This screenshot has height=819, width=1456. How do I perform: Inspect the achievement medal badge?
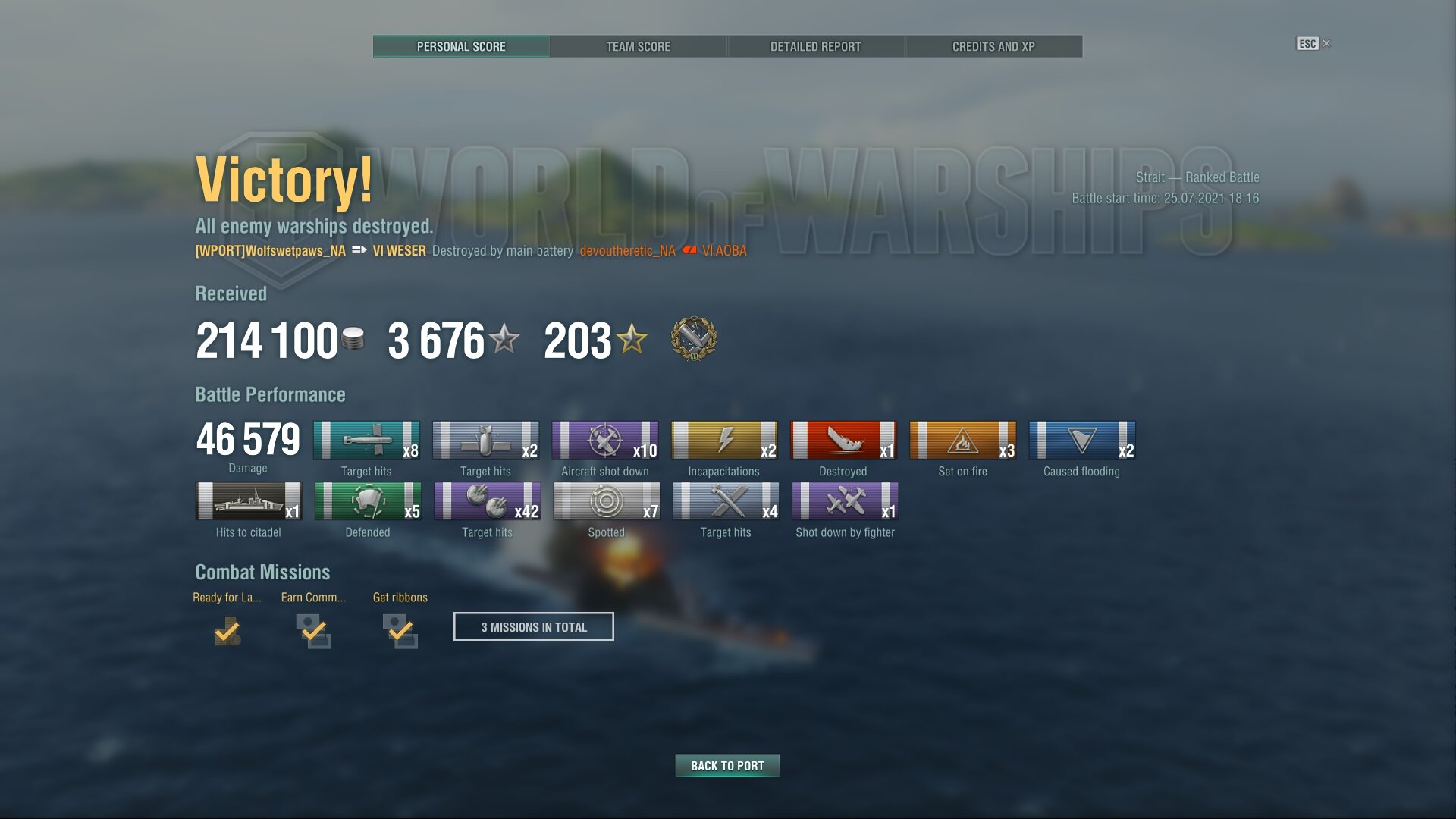click(x=694, y=339)
